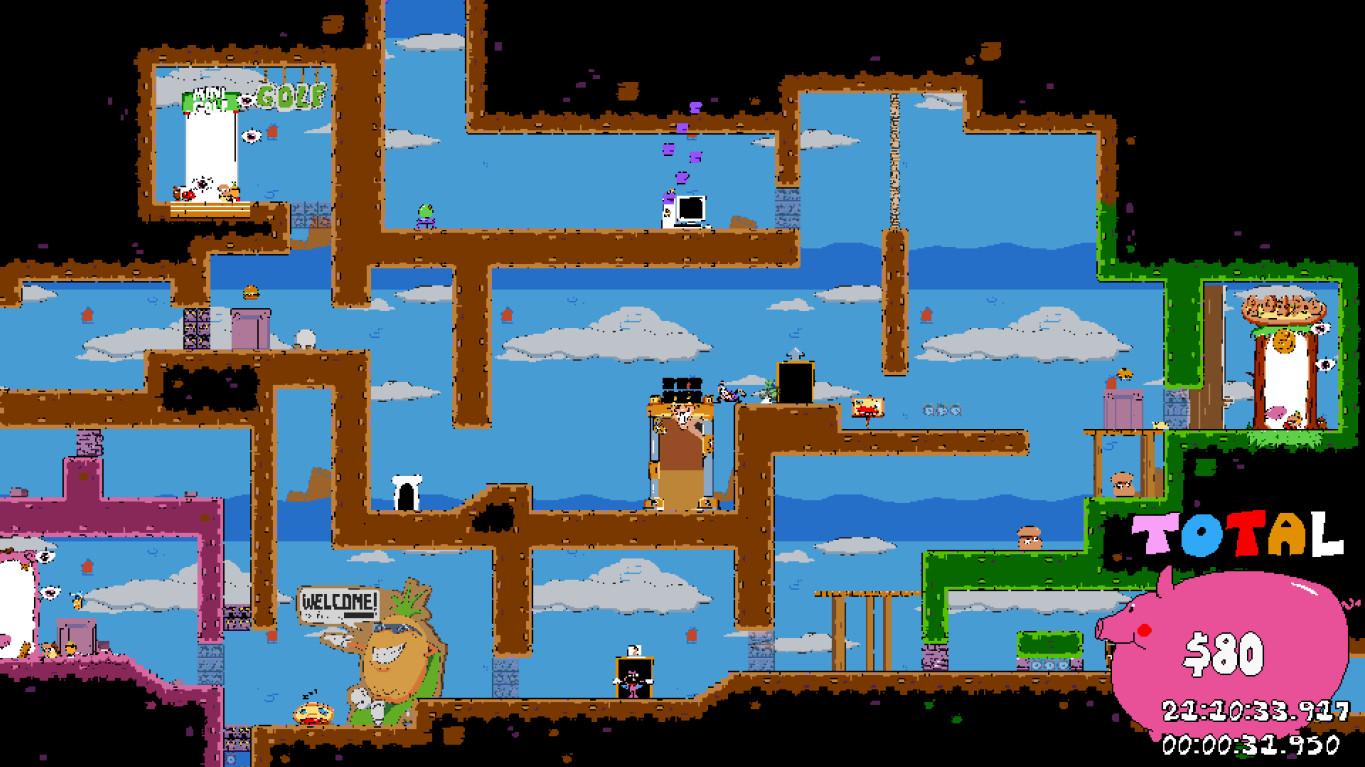Screen dimensions: 1365x767
Task: Select the computer monitor on the upper platform
Action: coord(690,210)
